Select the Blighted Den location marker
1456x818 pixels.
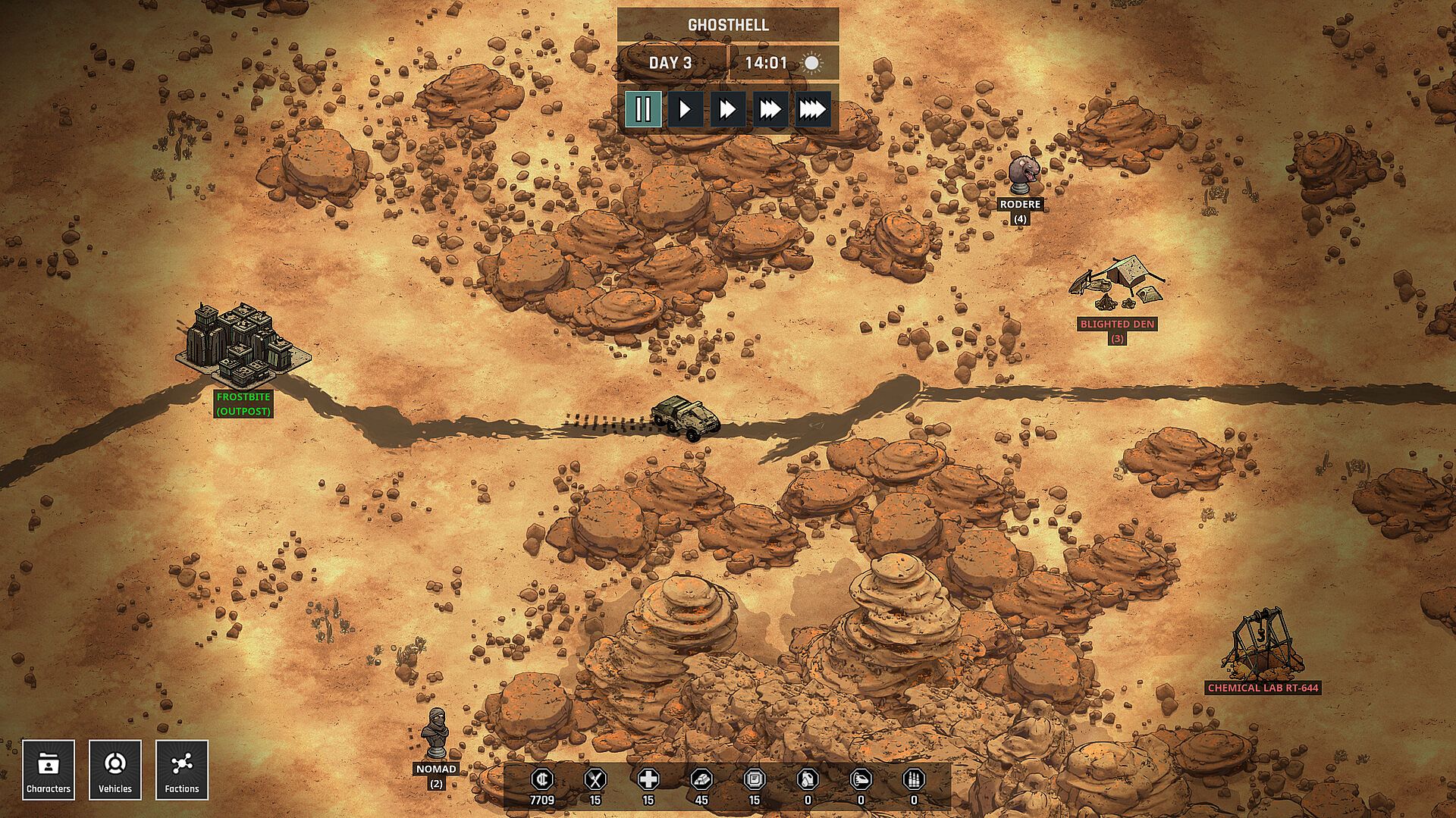pos(1116,284)
